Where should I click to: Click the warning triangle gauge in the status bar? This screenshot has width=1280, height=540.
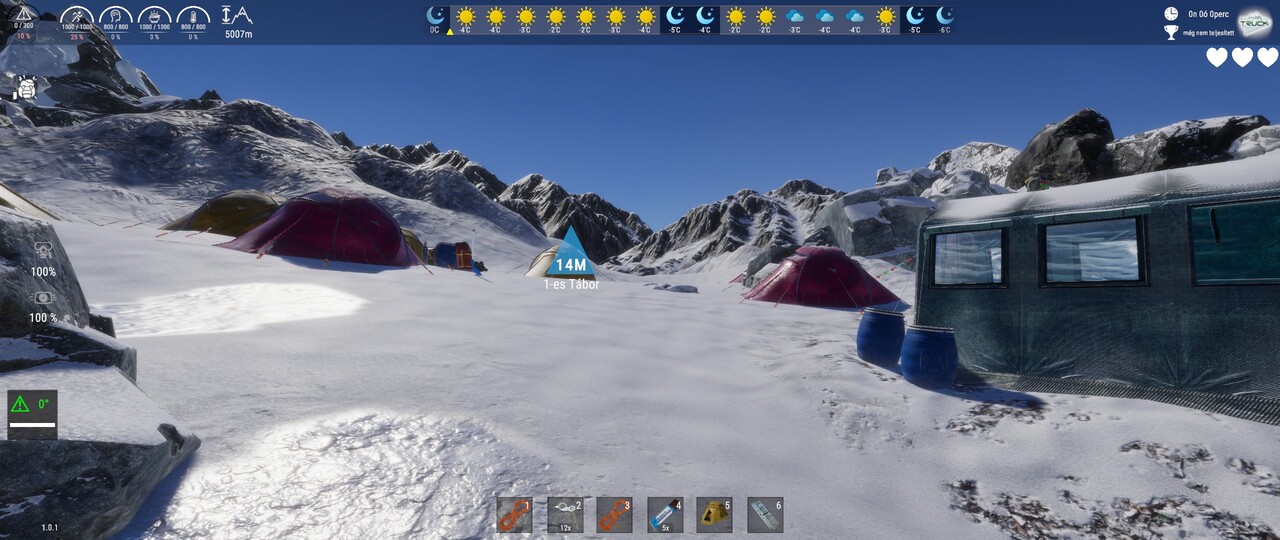point(23,14)
